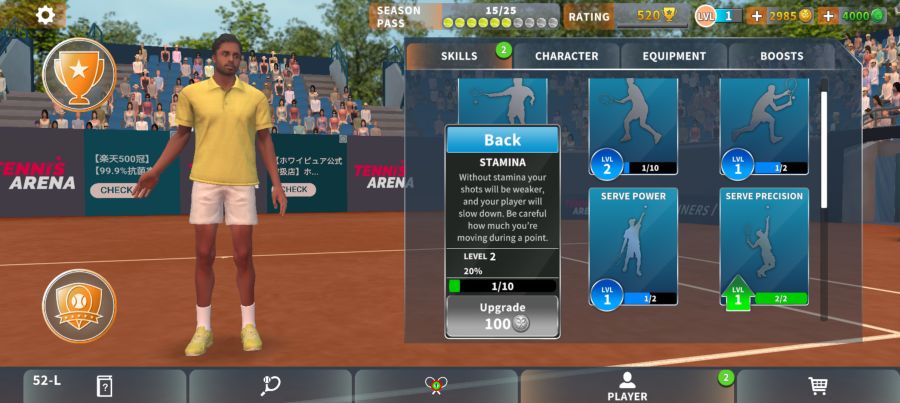Open the crossed rackets play section
Viewport: 900px width, 403px height.
436,386
